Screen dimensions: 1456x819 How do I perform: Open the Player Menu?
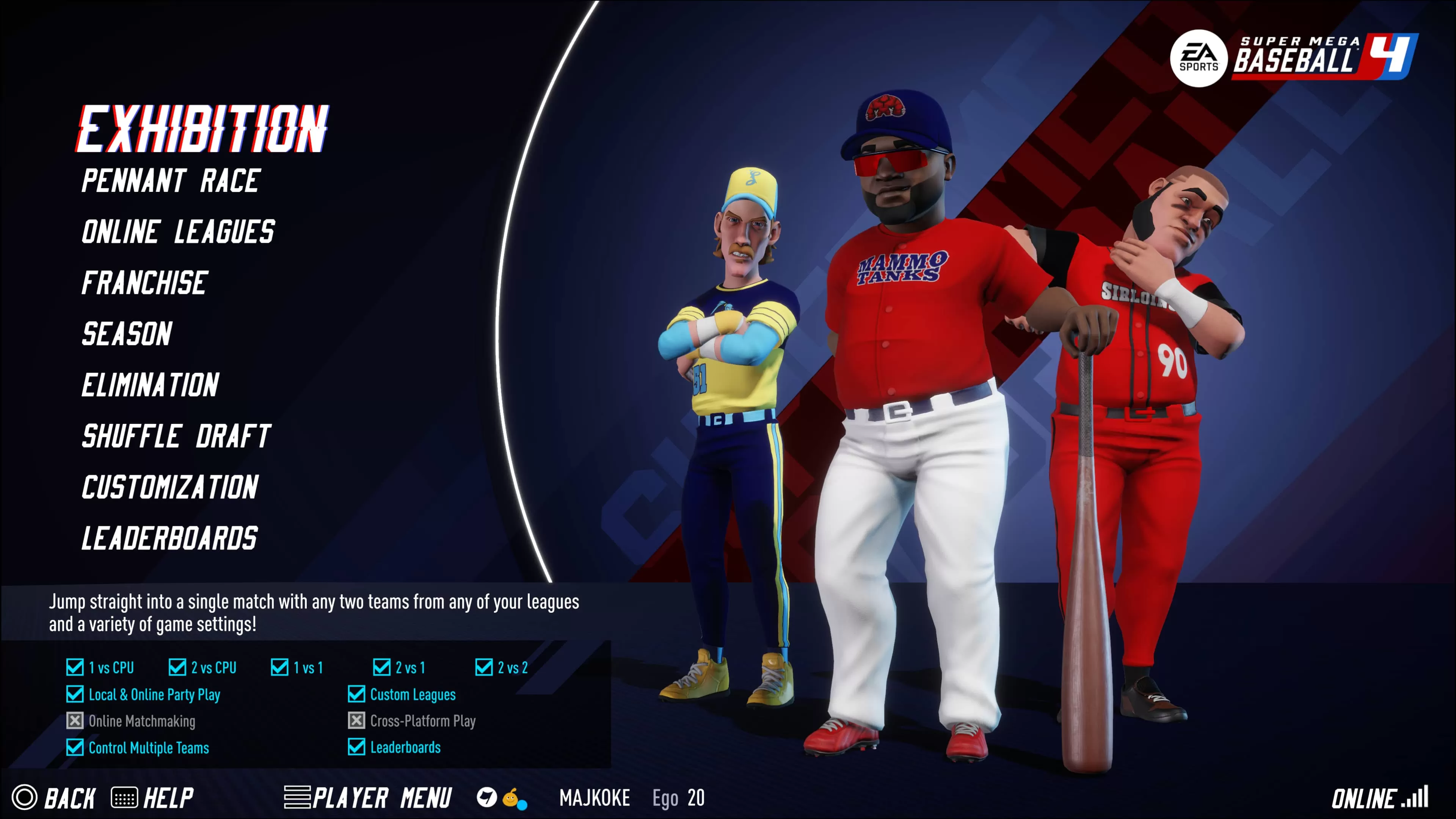368,797
